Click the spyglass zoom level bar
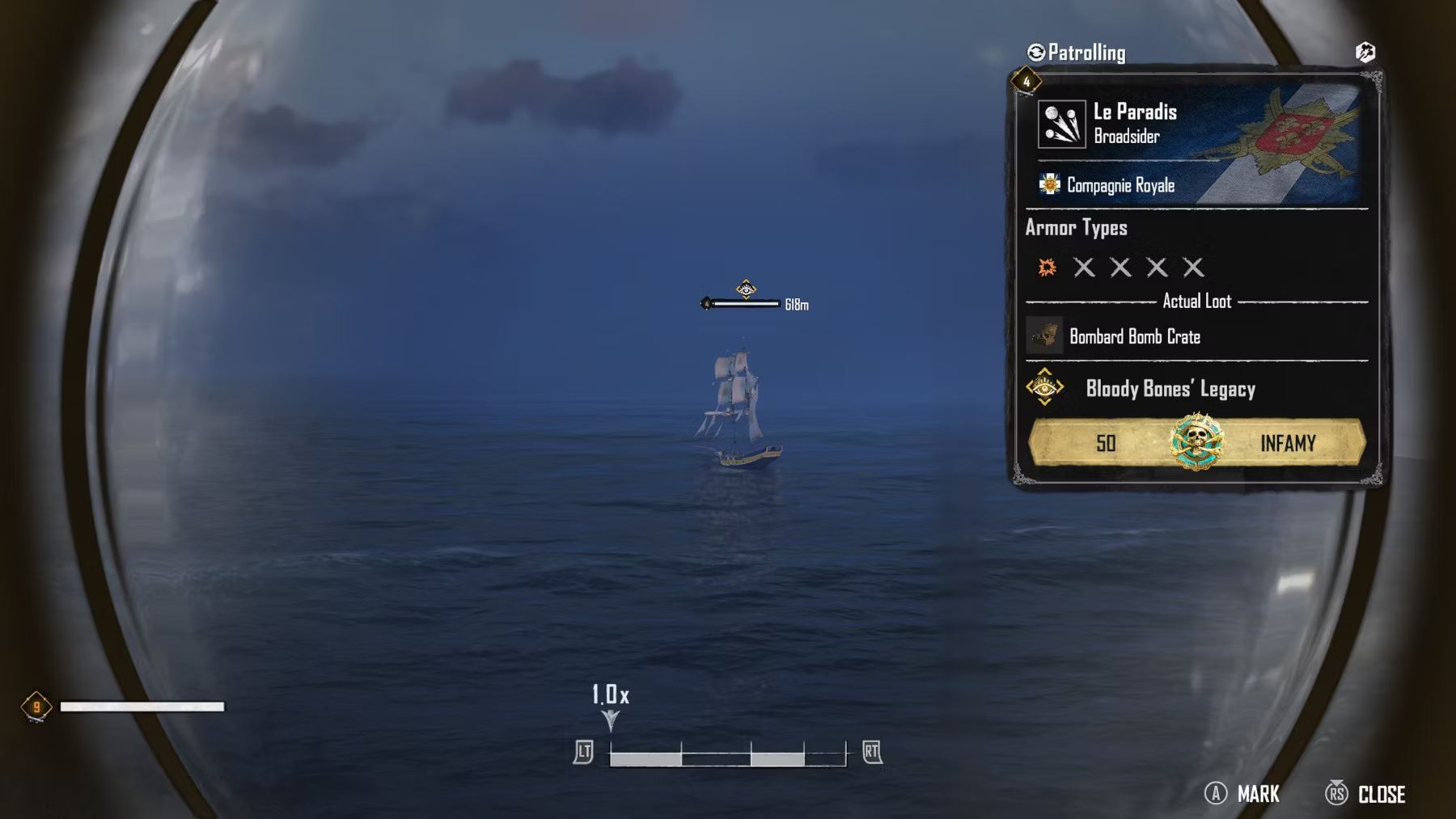The height and width of the screenshot is (819, 1456). pos(727,754)
